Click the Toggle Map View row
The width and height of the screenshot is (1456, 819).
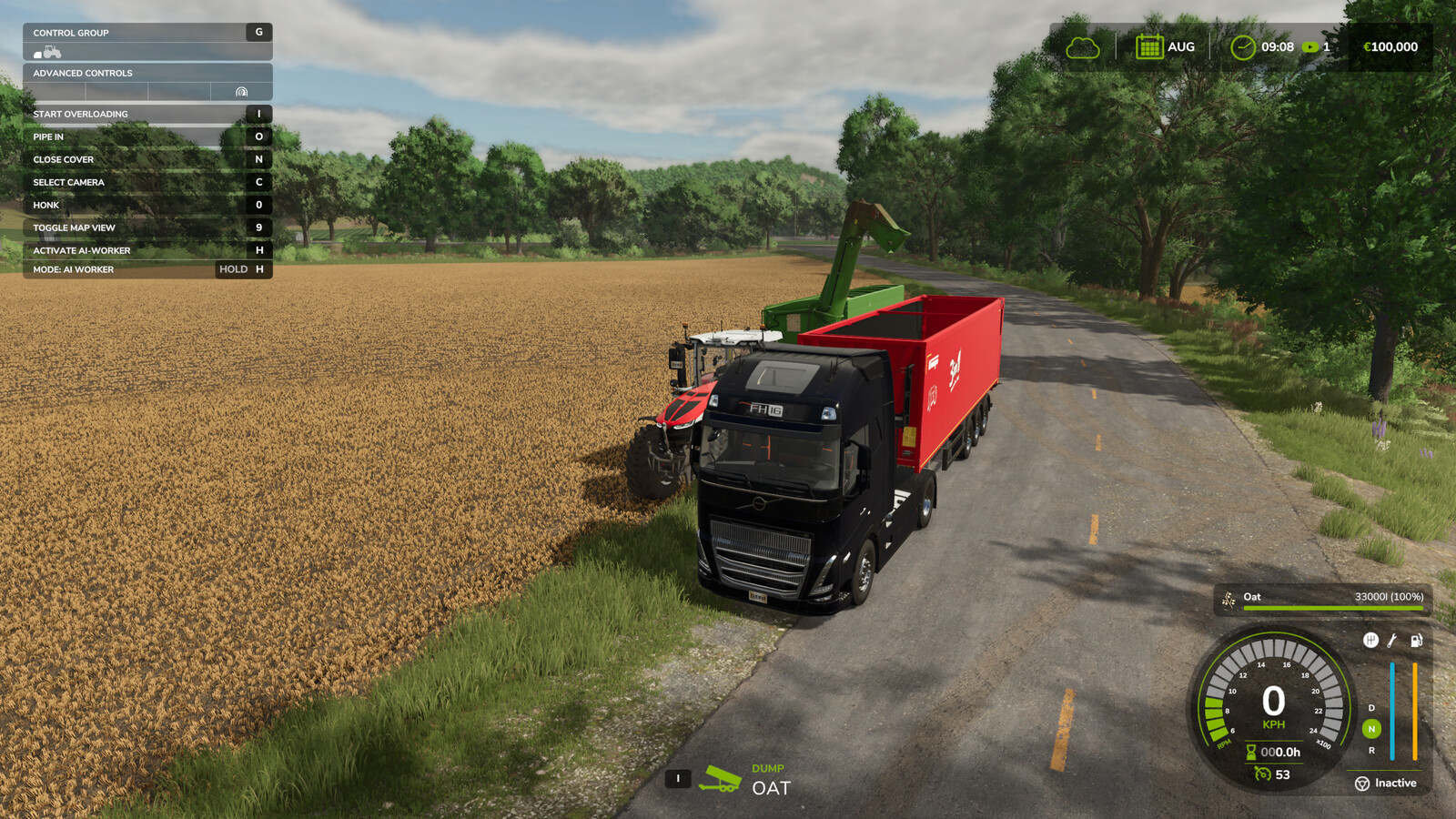coord(146,227)
